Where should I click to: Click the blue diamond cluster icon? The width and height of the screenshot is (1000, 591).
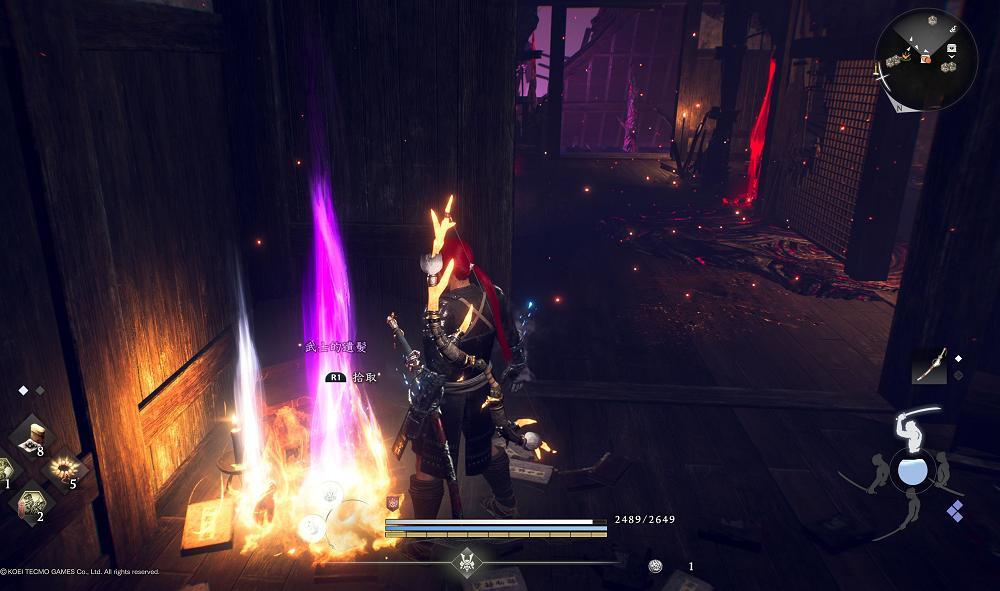[x=955, y=511]
